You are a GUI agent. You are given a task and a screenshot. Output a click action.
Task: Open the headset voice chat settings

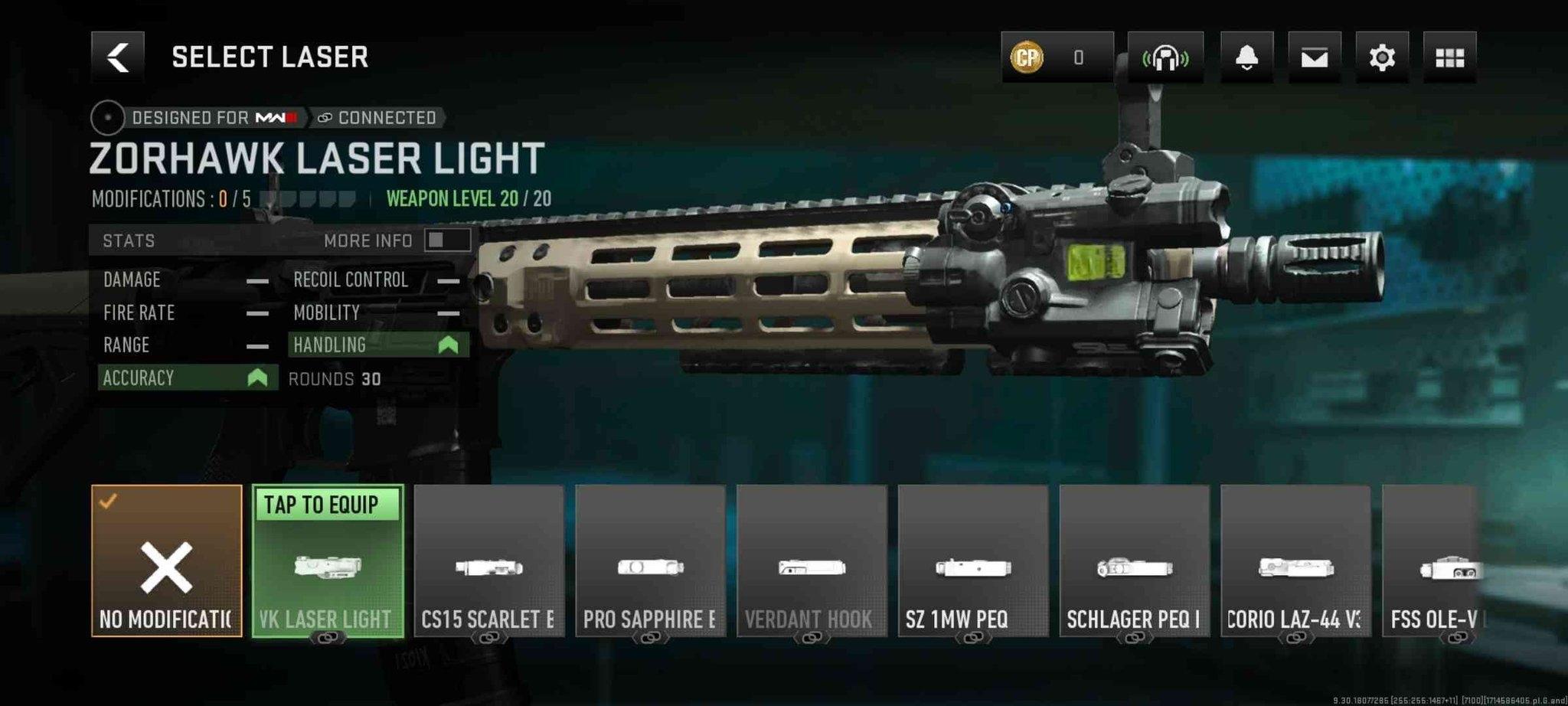click(x=1165, y=57)
